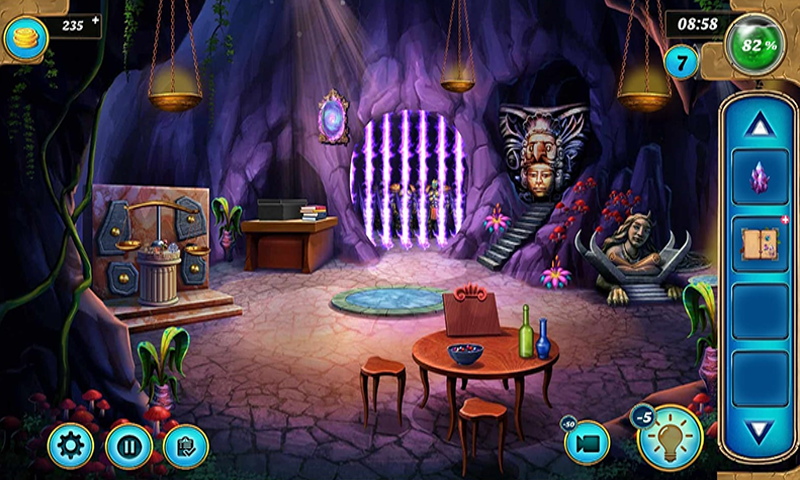Click the blue level 7 badge
The image size is (800, 480).
pos(683,63)
